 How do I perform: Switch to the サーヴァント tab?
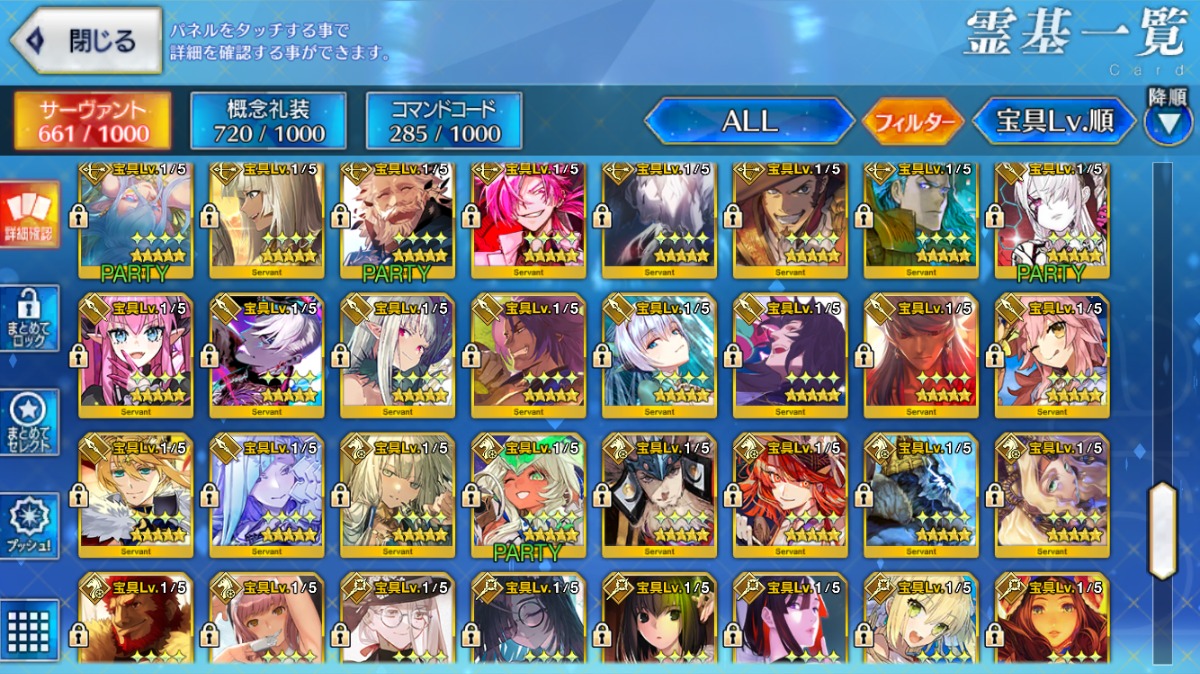(92, 122)
